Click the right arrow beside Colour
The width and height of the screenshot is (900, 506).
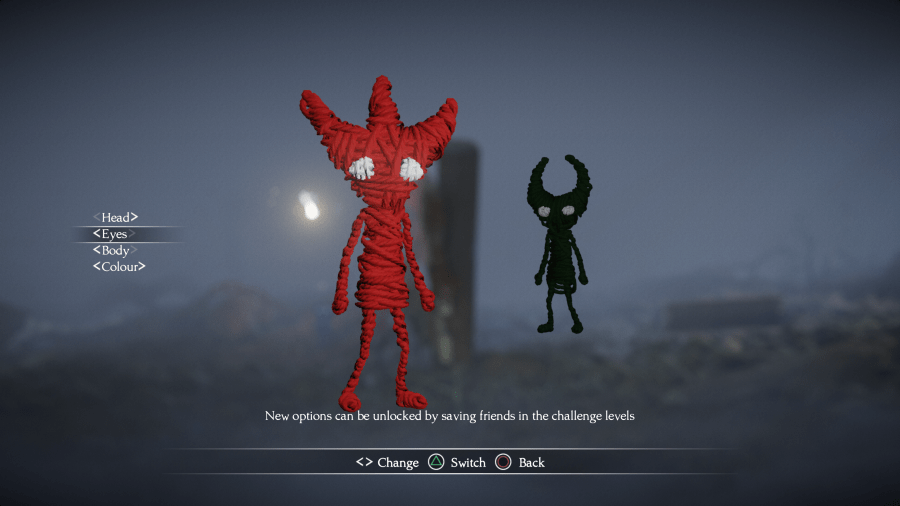click(142, 267)
